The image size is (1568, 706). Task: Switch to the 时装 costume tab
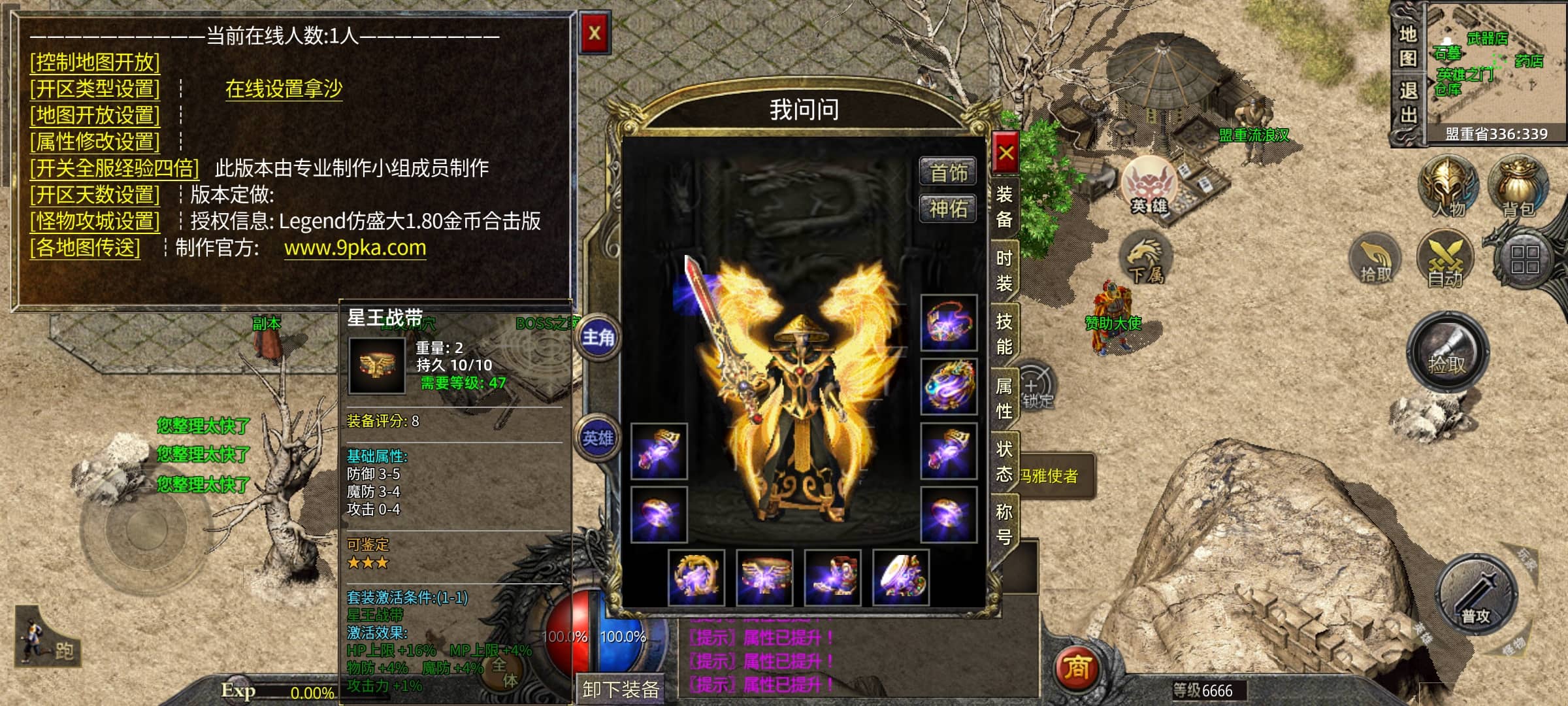[1004, 271]
